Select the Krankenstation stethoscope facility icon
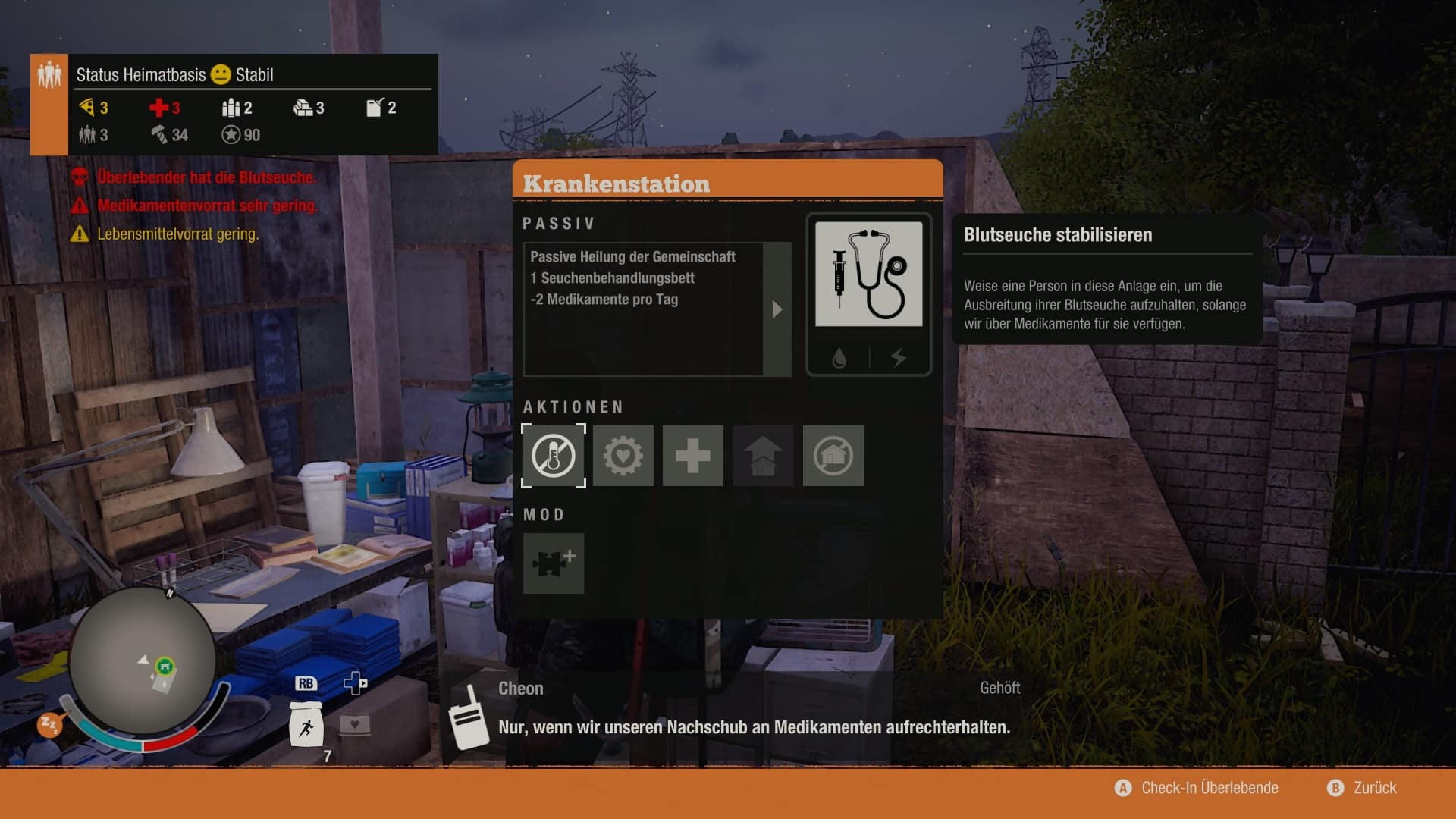 click(868, 275)
